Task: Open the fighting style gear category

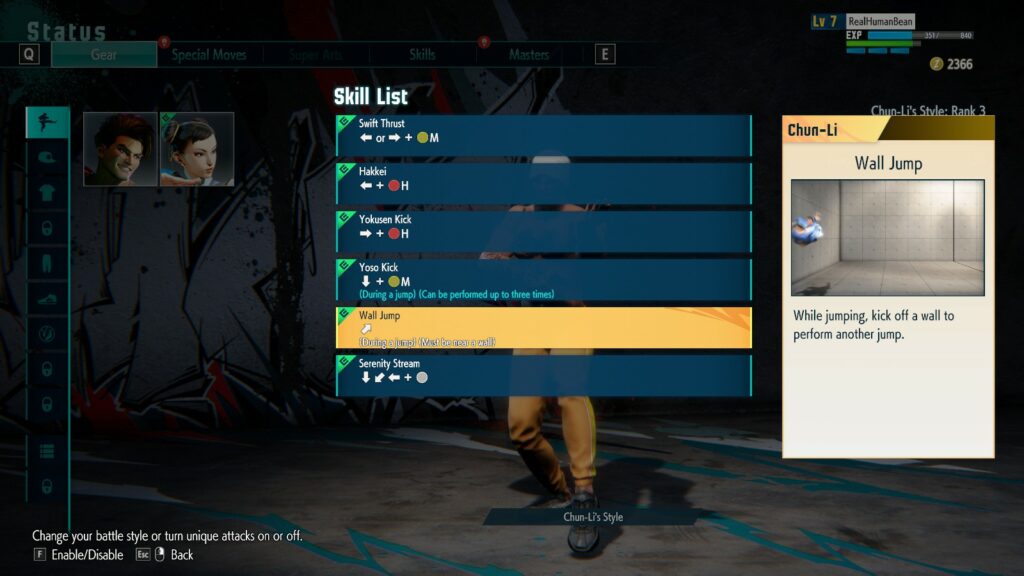Action: (47, 123)
